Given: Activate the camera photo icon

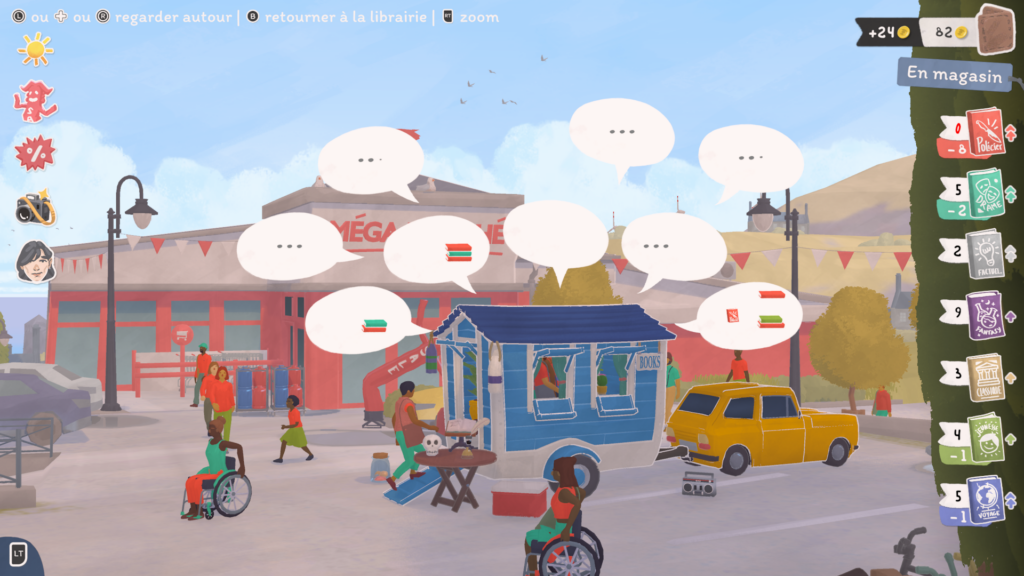Looking at the screenshot, I should [35, 208].
